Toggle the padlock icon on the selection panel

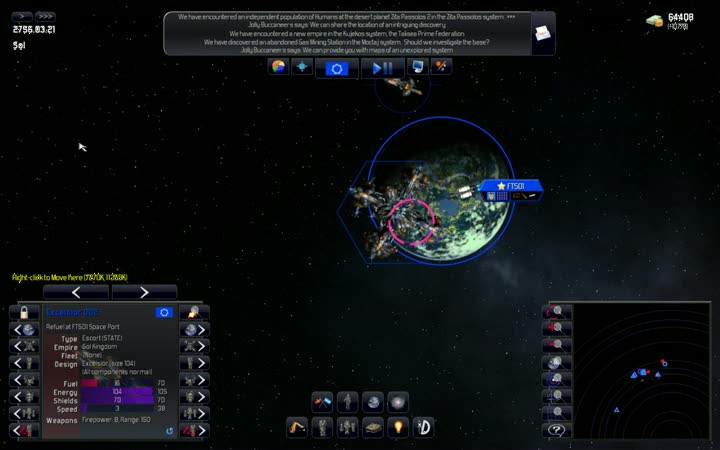click(x=24, y=312)
